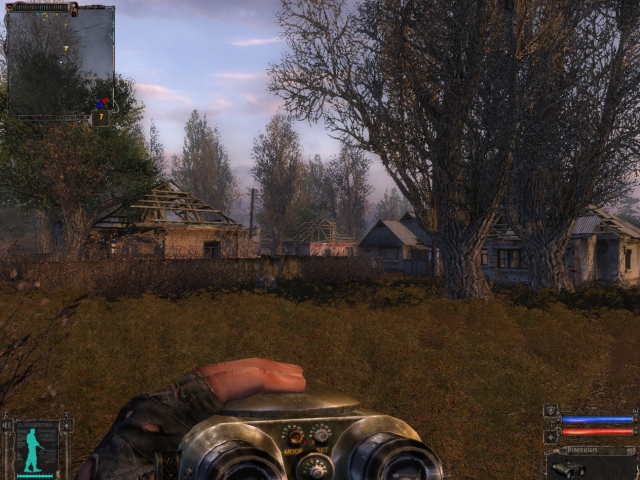Click the armor shield icon
Viewport: 640px width, 480px height.
pyautogui.click(x=551, y=411)
